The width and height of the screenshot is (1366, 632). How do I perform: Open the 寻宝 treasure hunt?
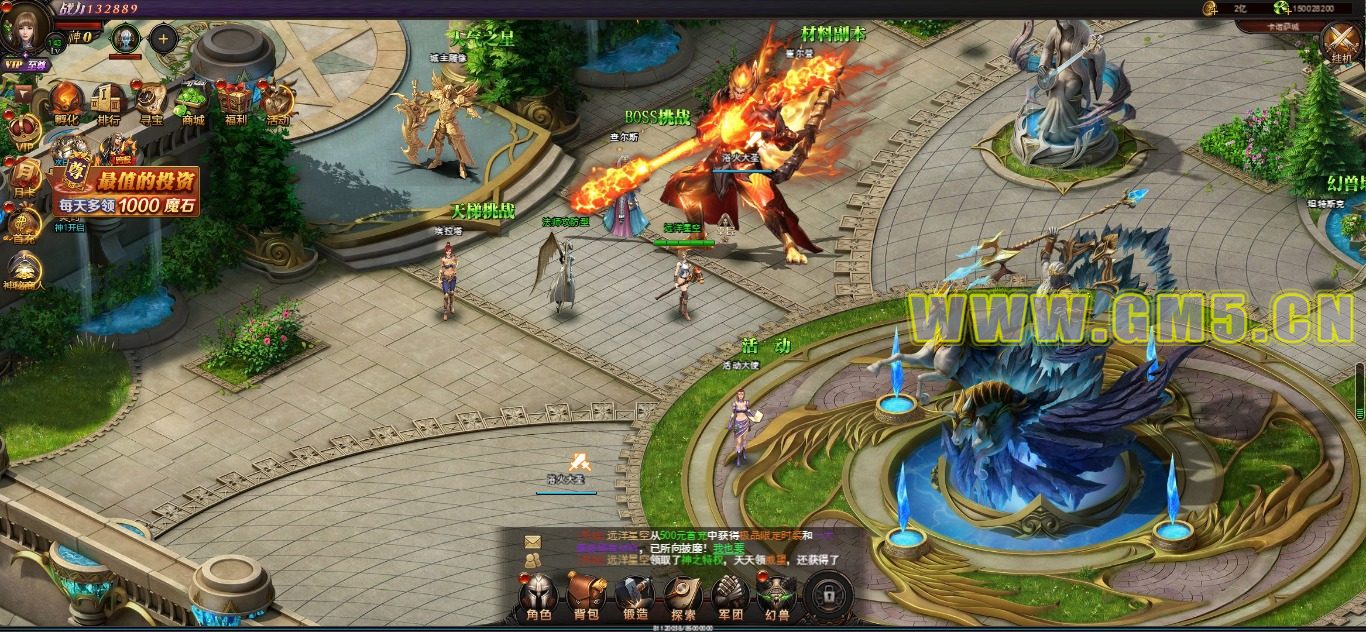click(151, 103)
